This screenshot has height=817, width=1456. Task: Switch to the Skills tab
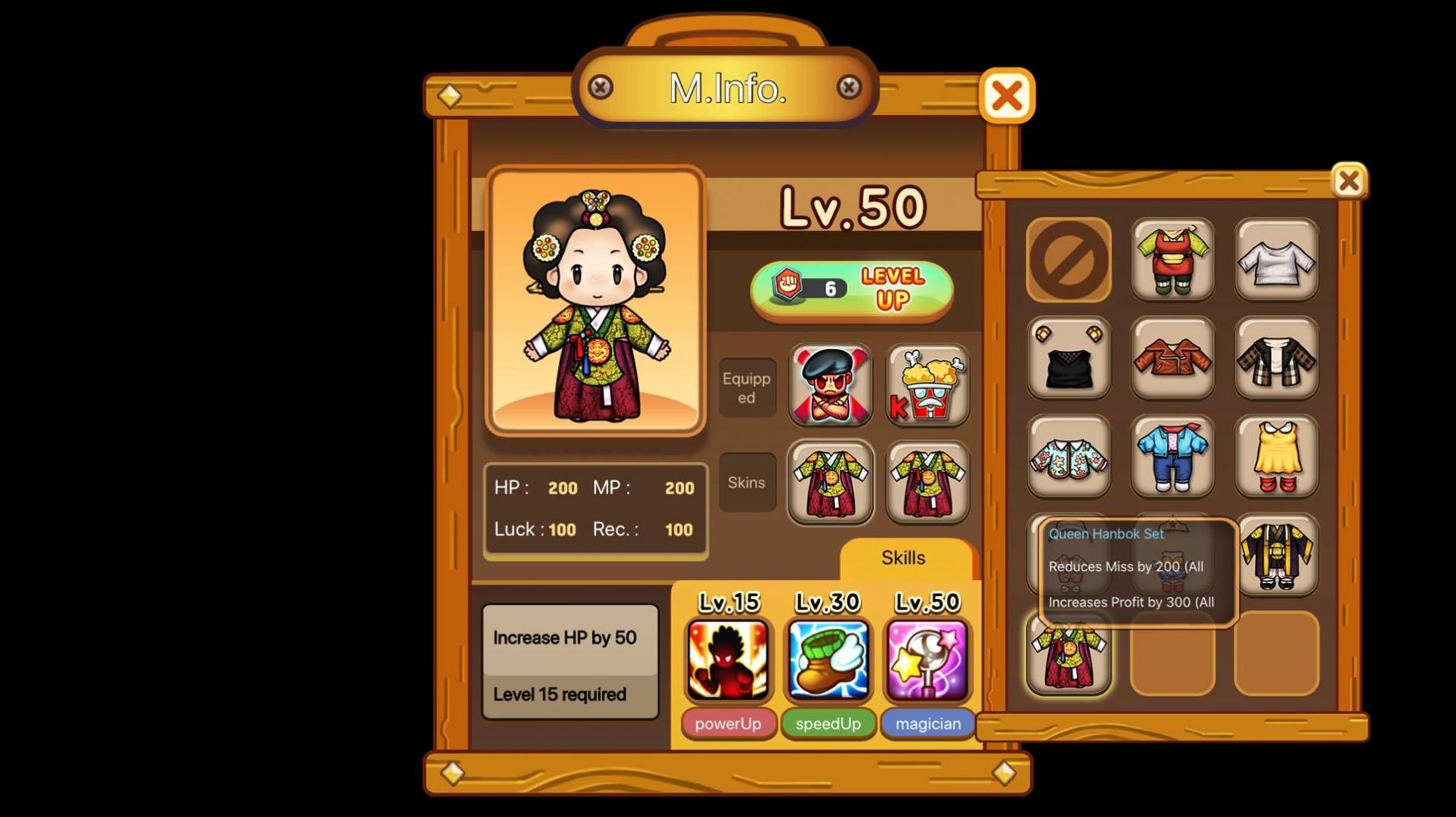click(903, 557)
